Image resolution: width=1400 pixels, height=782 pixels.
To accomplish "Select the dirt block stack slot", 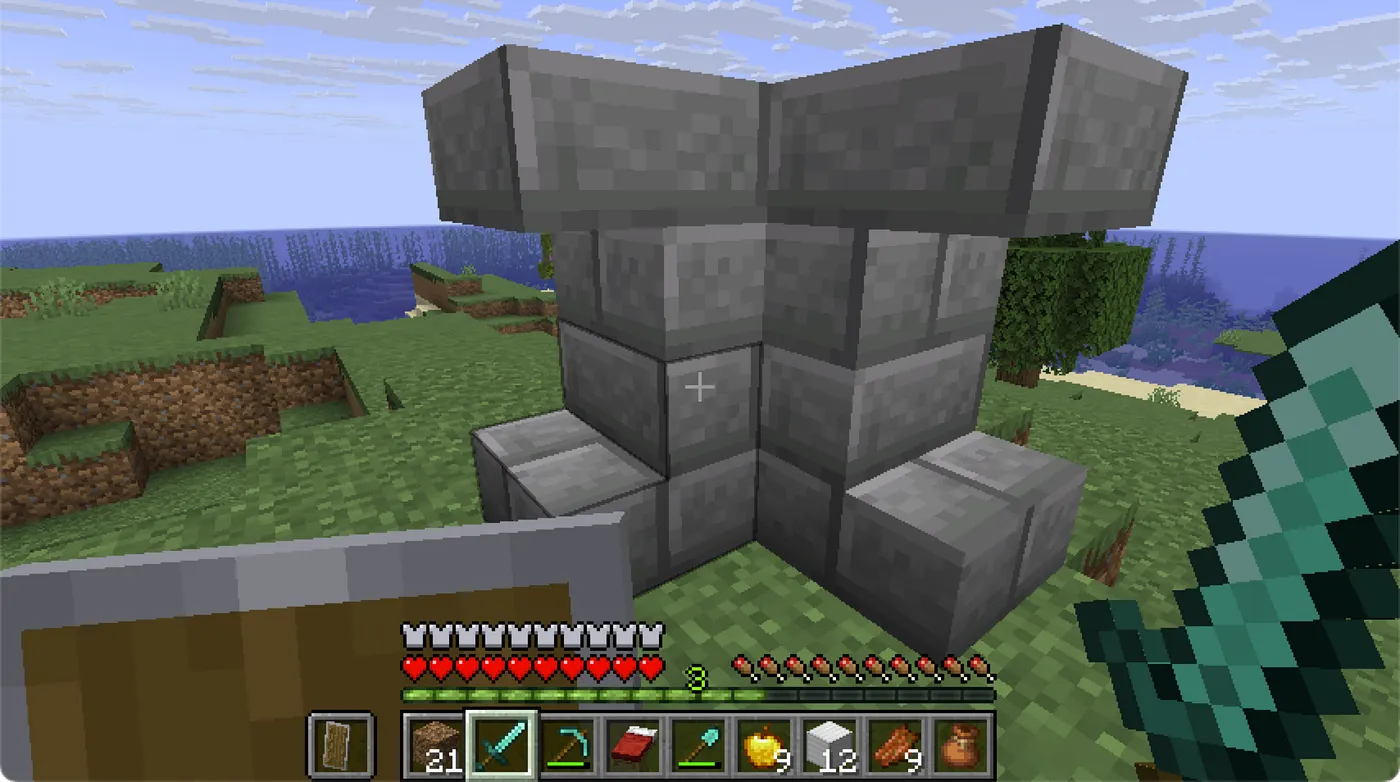I will (436, 745).
